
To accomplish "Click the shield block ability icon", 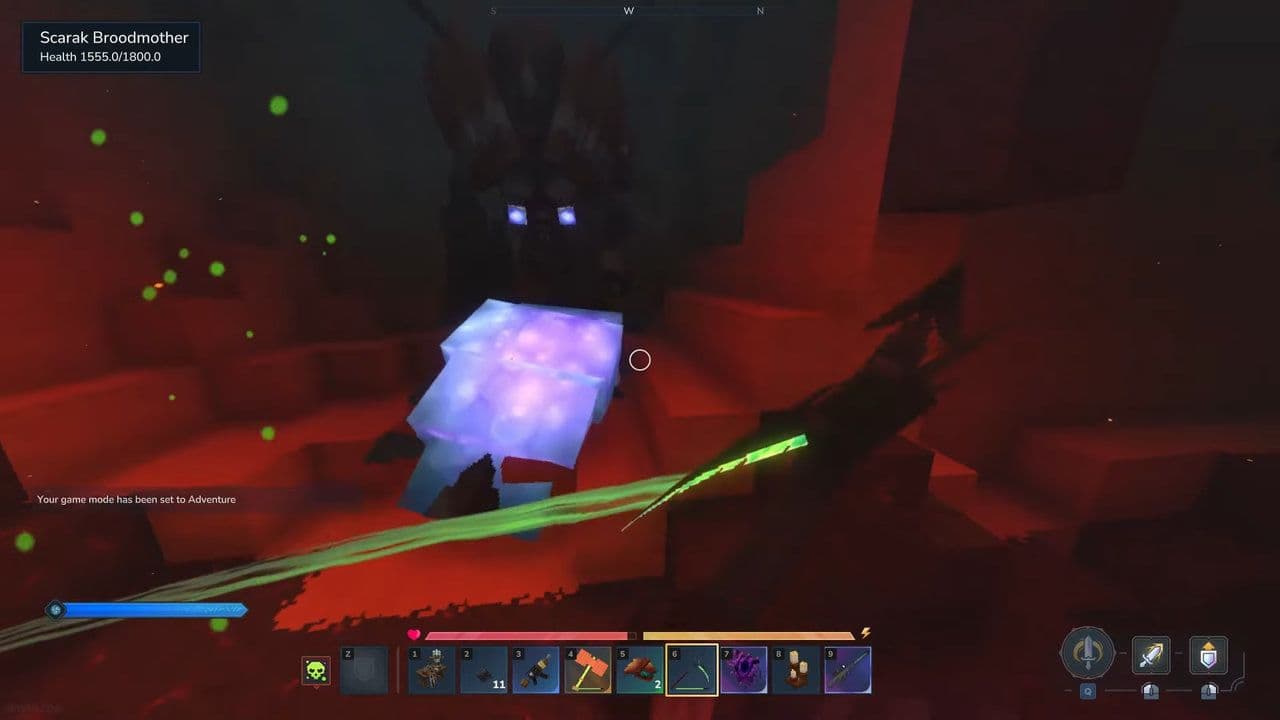I will (x=1207, y=655).
